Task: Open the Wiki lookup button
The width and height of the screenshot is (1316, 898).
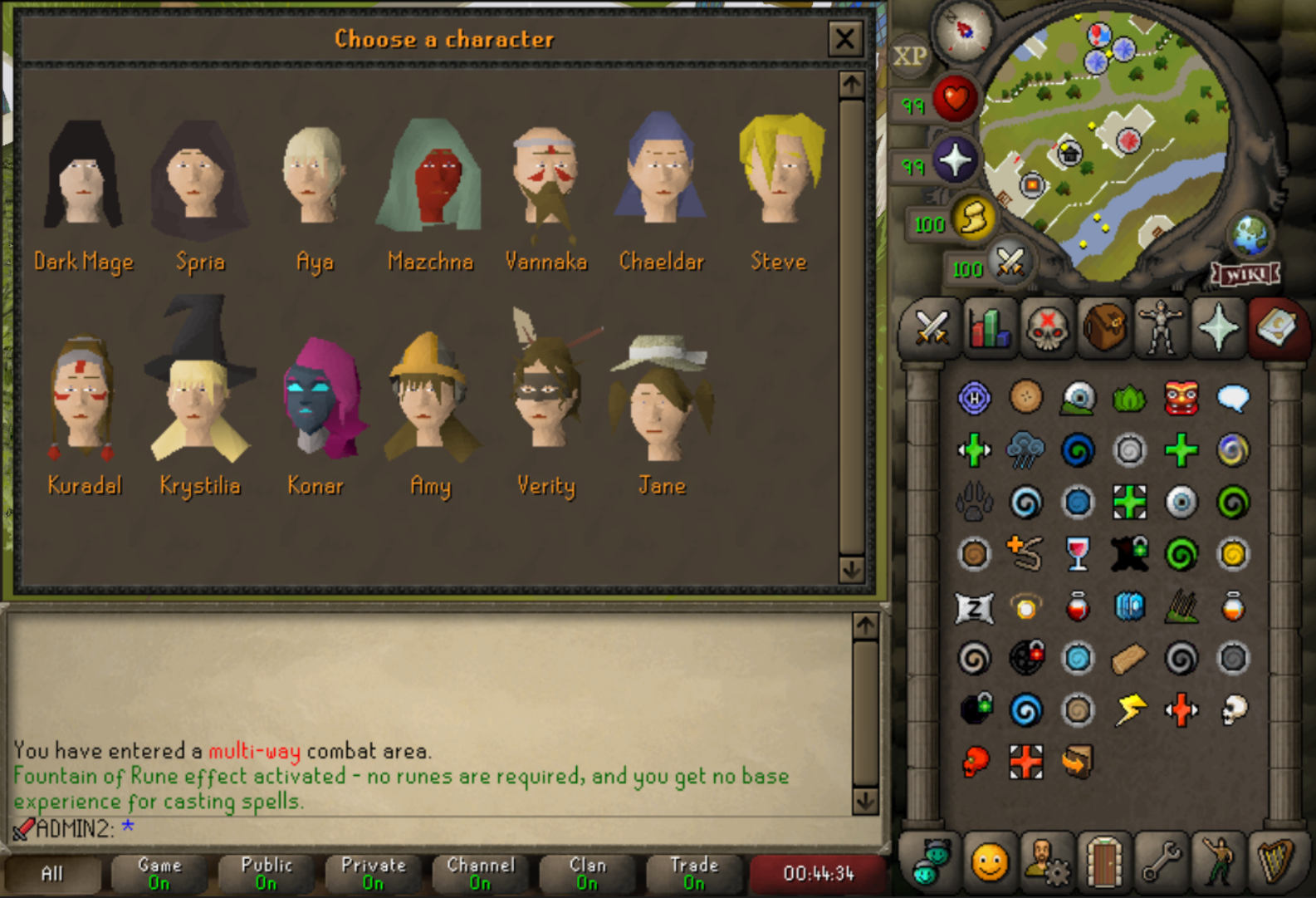Action: 1245,274
